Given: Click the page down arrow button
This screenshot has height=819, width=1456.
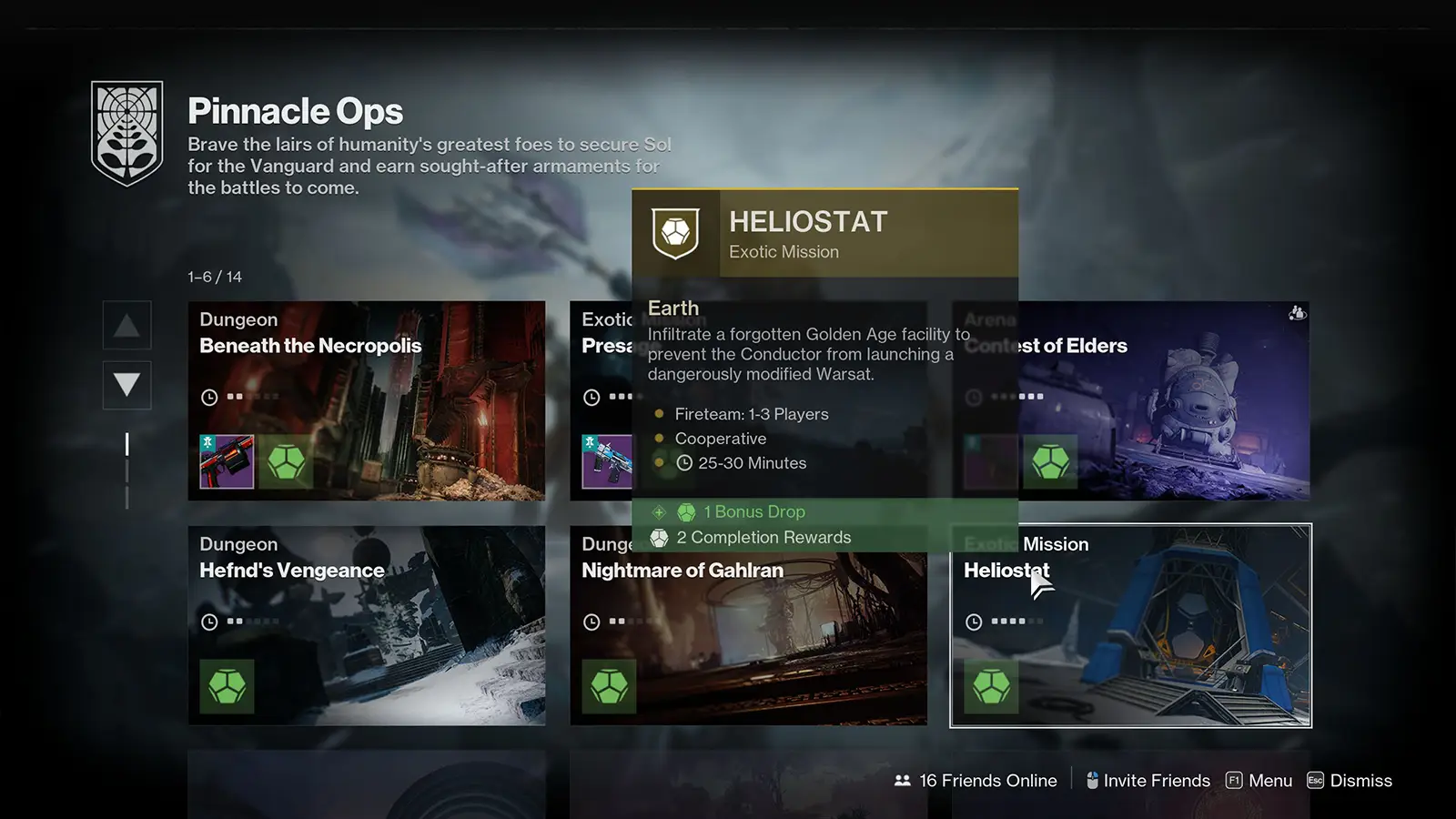Looking at the screenshot, I should point(126,385).
